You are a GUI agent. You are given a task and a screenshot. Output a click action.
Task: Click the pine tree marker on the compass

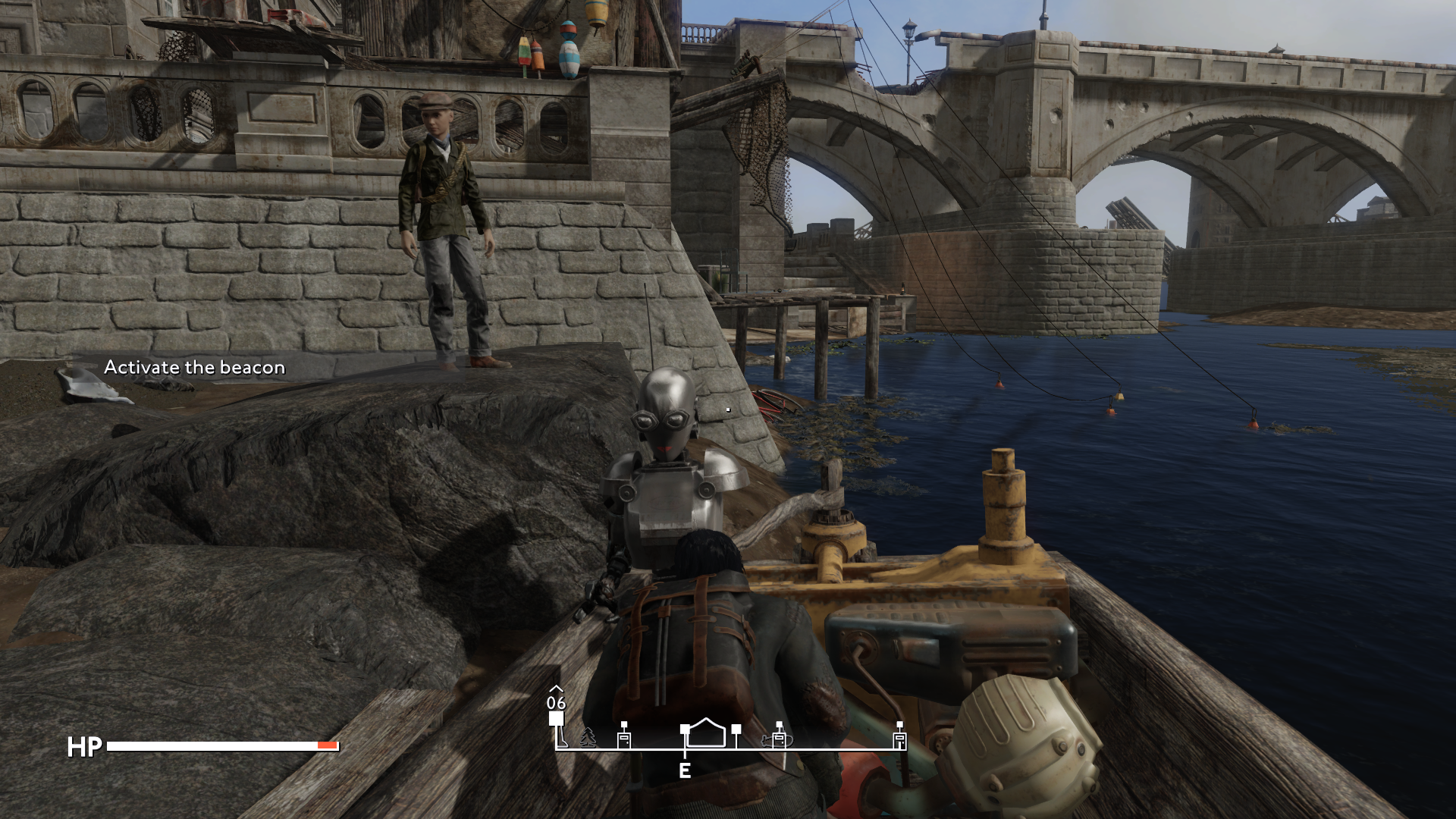588,737
